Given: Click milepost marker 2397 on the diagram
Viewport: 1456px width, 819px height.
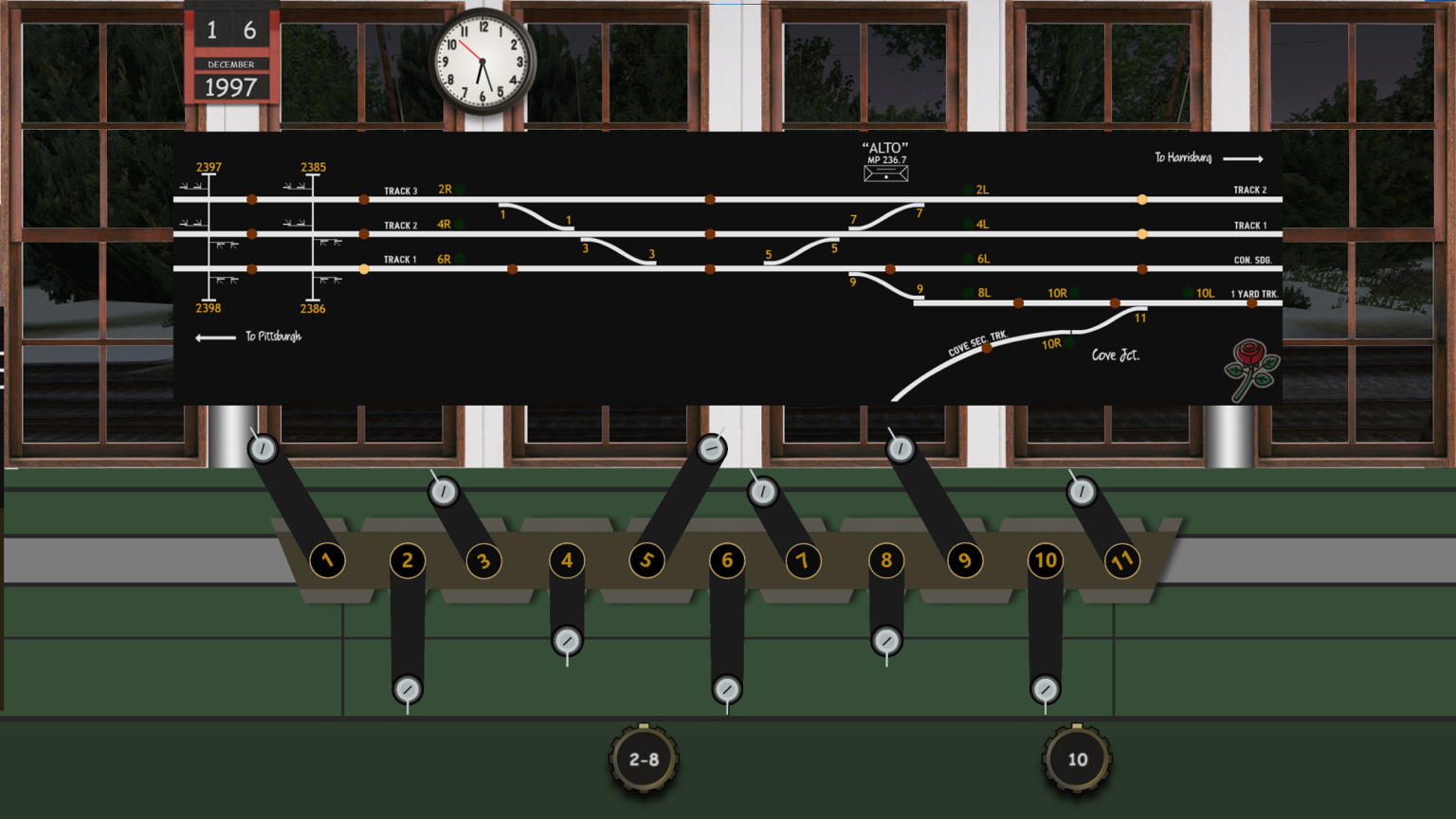Looking at the screenshot, I should coord(208,166).
